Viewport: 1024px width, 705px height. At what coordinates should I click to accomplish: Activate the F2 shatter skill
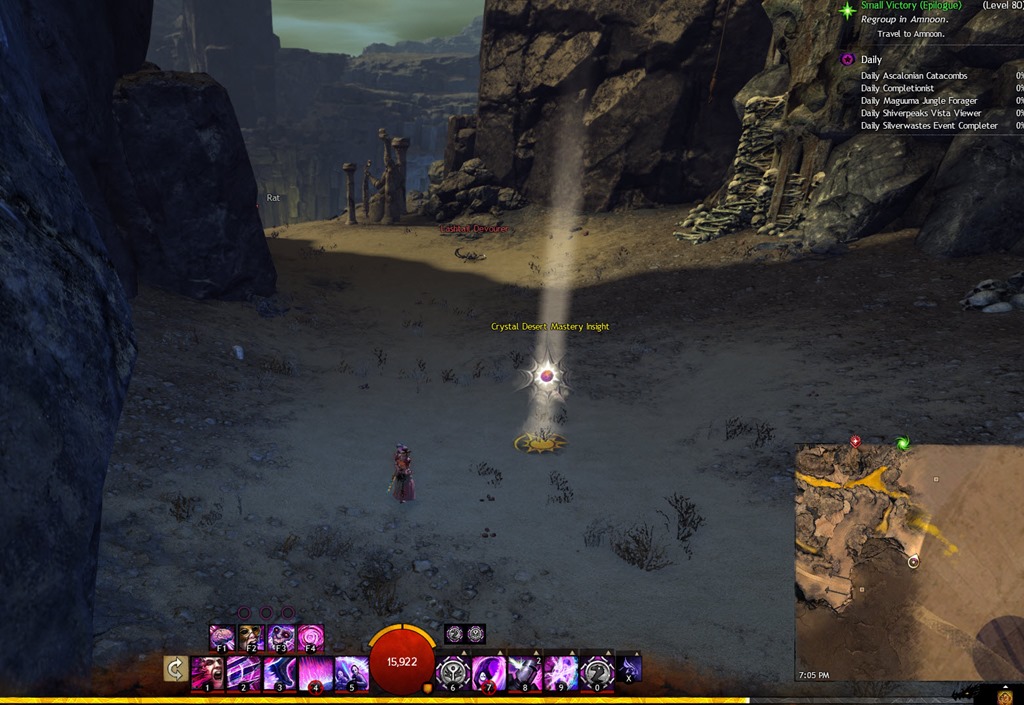(x=251, y=637)
